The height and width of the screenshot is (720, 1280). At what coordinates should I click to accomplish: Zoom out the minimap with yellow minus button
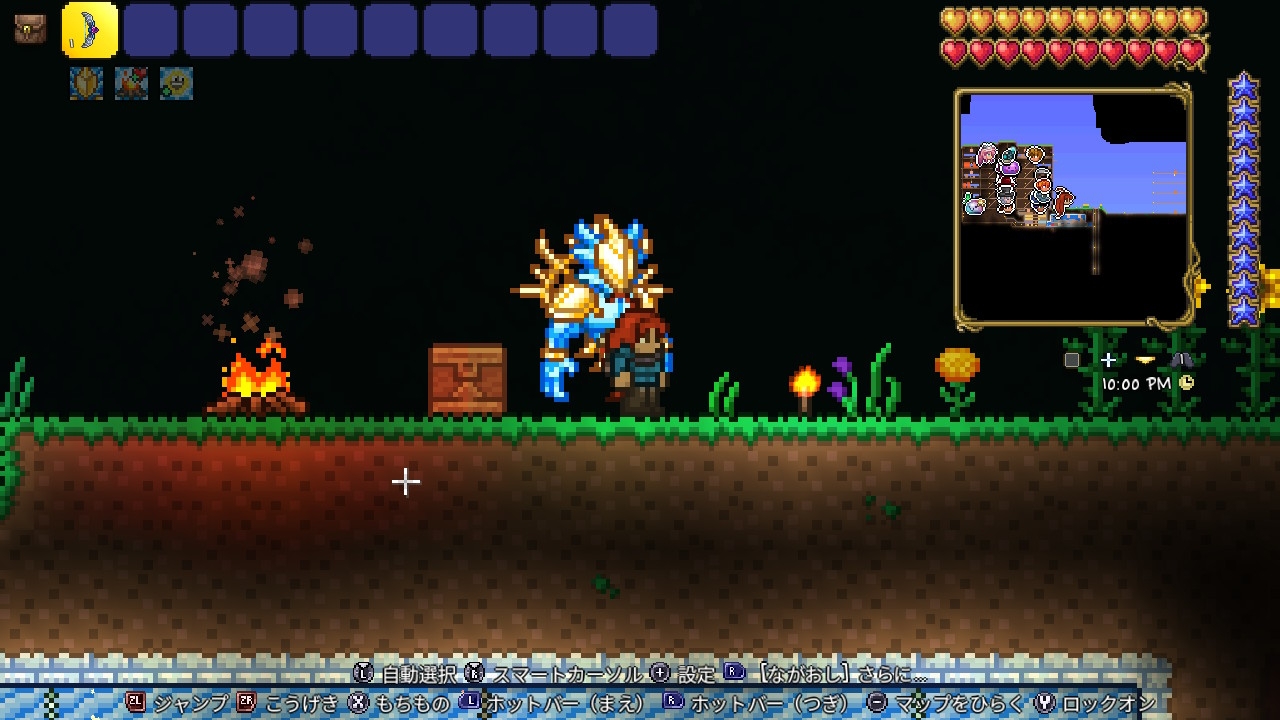[1145, 360]
